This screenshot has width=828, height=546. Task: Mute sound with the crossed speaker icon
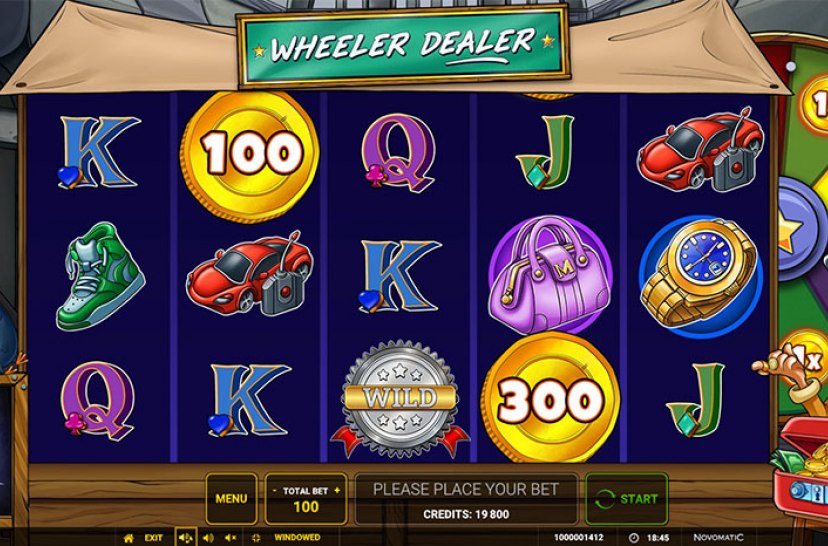coord(231,538)
